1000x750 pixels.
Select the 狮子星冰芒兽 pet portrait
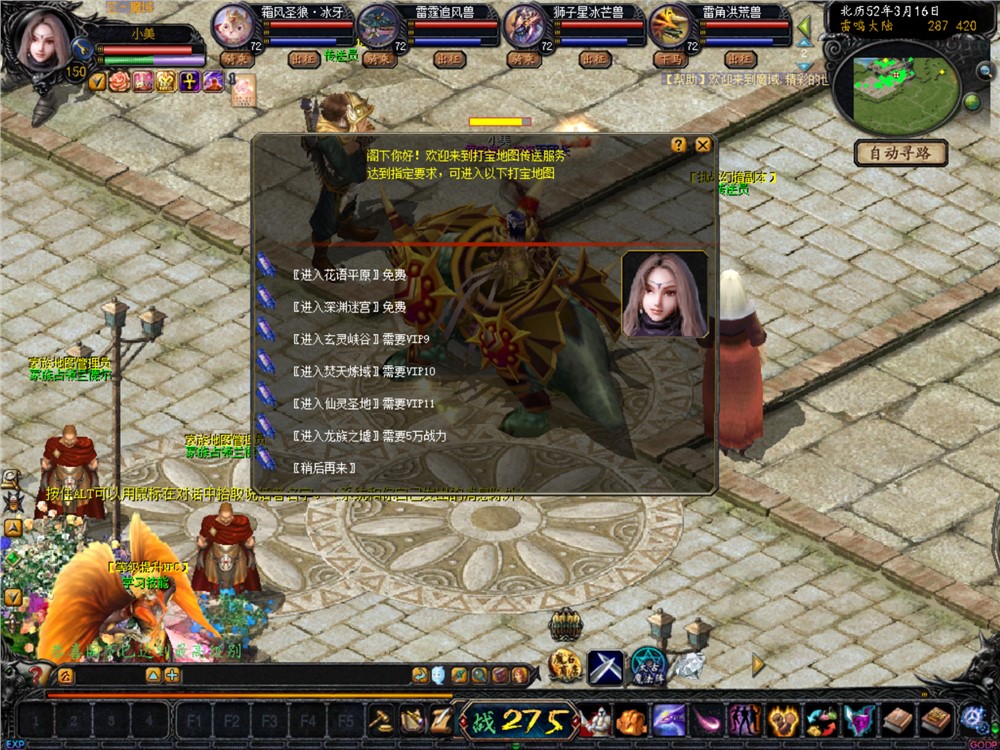[523, 26]
